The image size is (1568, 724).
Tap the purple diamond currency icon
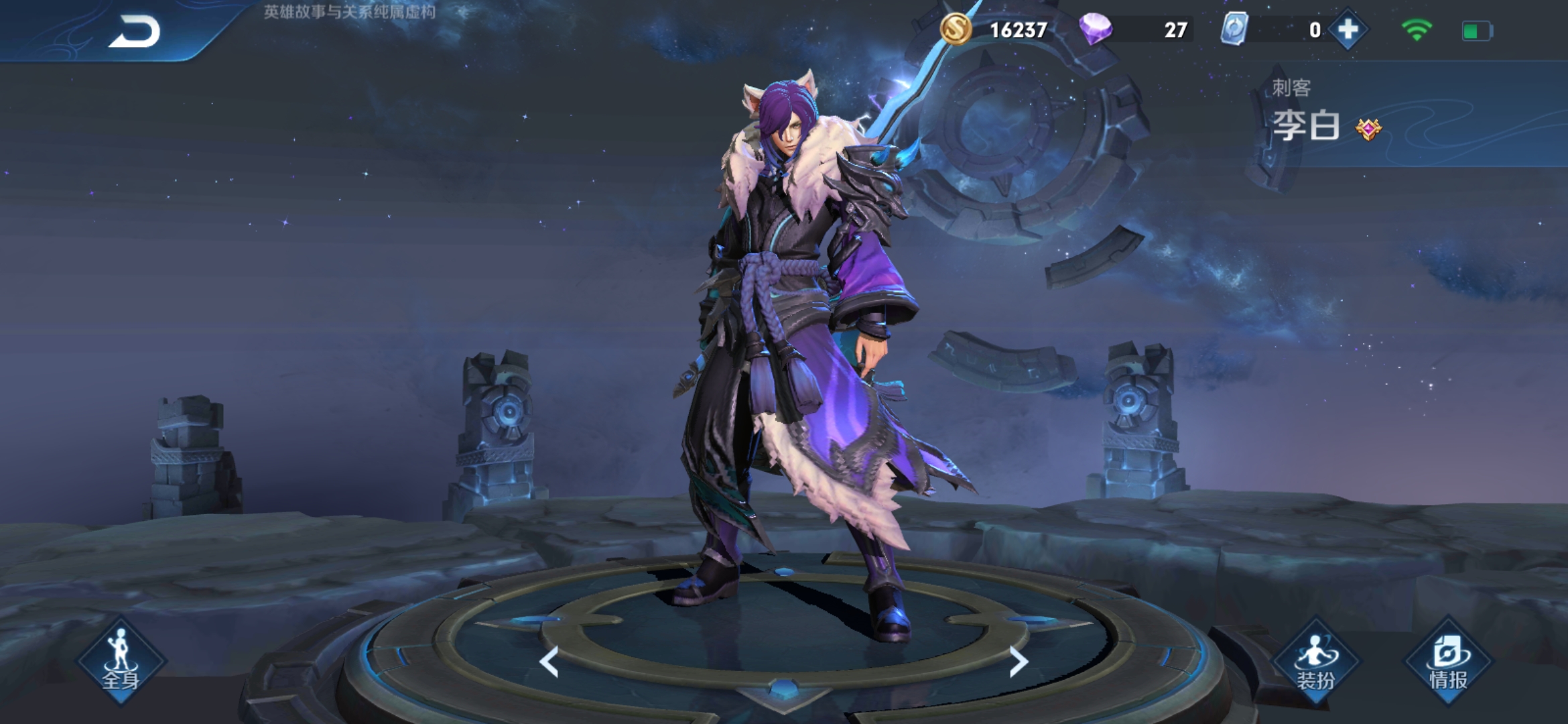click(x=1096, y=29)
